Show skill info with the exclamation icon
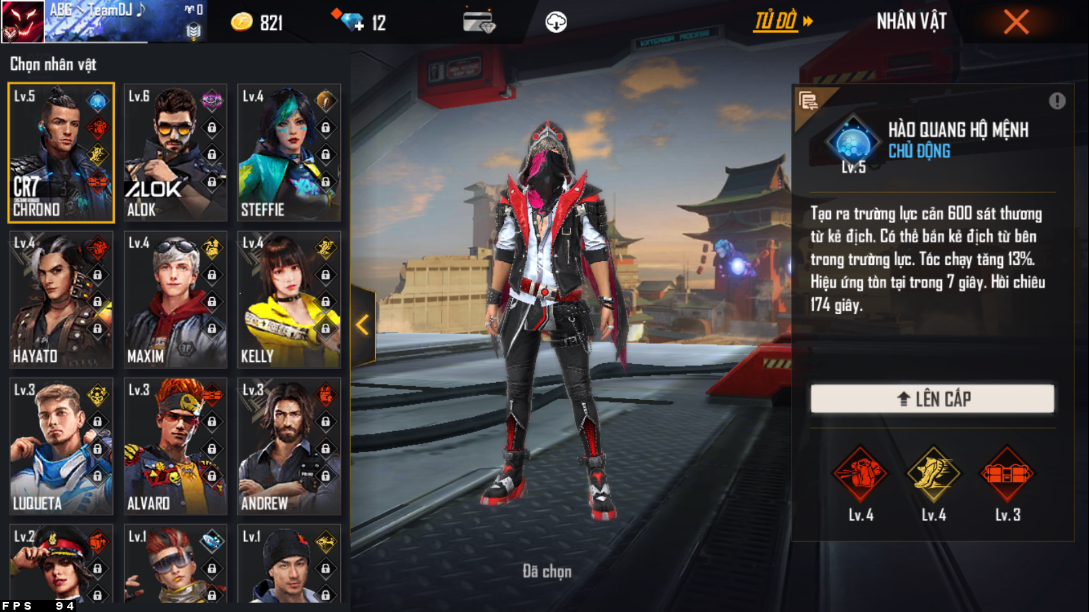Image resolution: width=1089 pixels, height=612 pixels. pos(1057,101)
